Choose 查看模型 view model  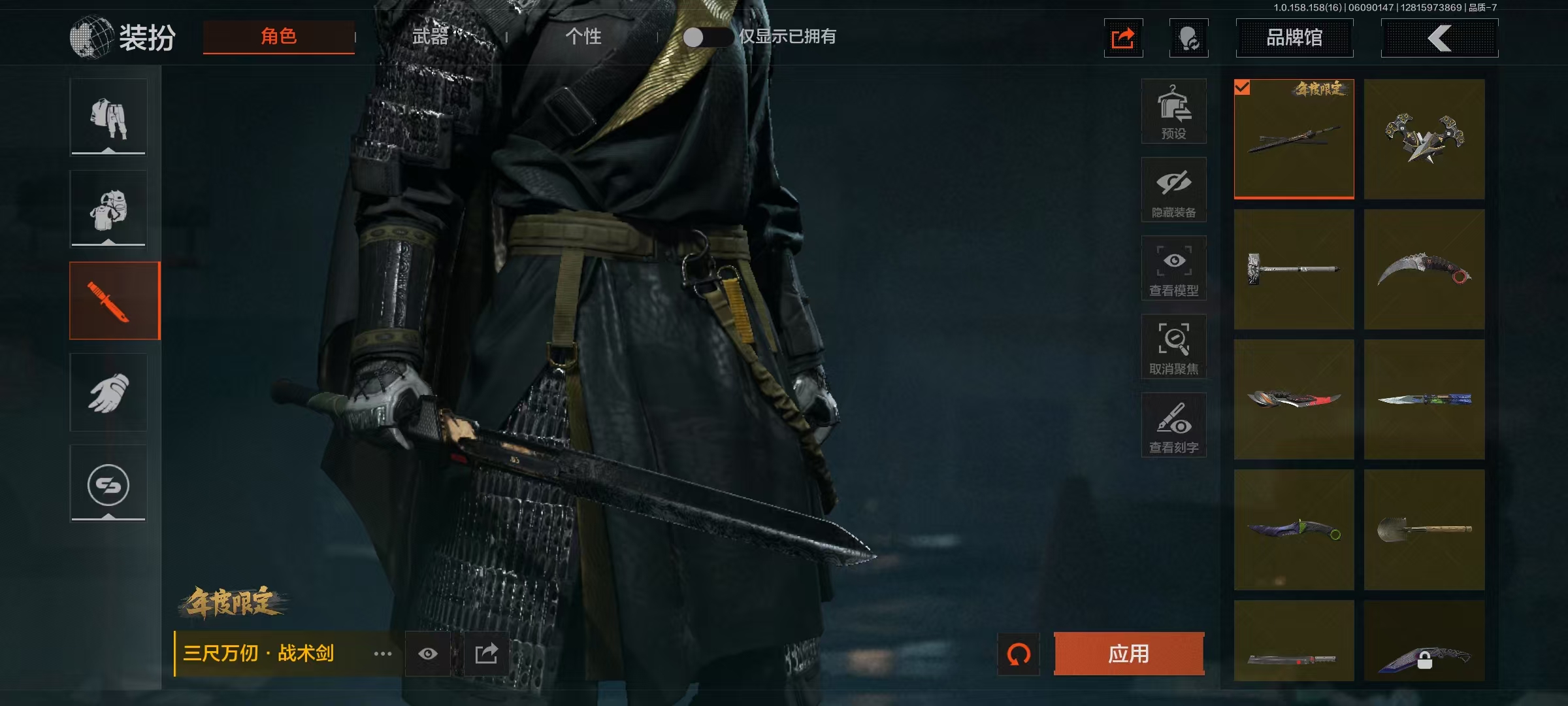click(1173, 269)
